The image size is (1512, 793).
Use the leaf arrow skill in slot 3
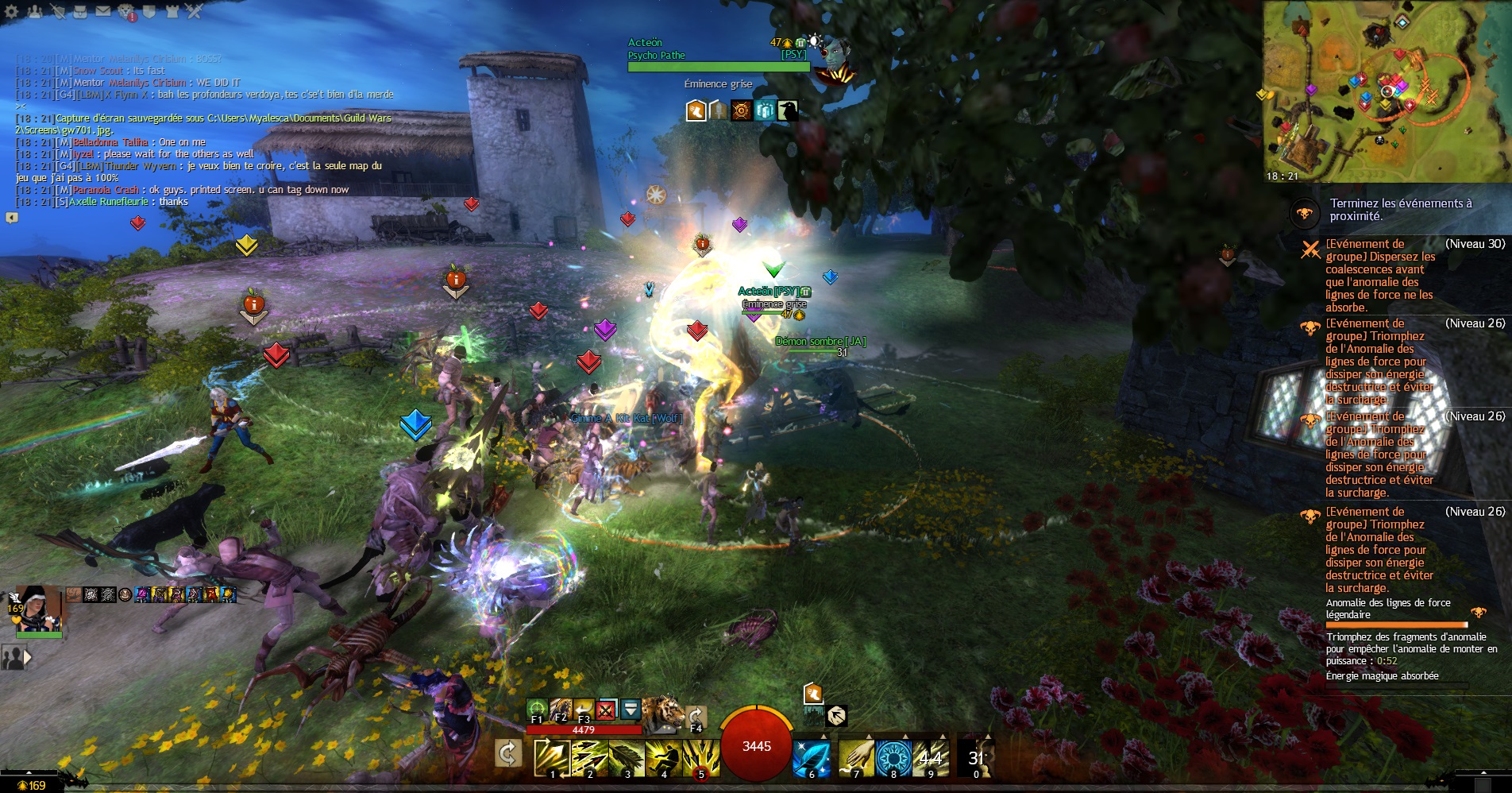627,757
